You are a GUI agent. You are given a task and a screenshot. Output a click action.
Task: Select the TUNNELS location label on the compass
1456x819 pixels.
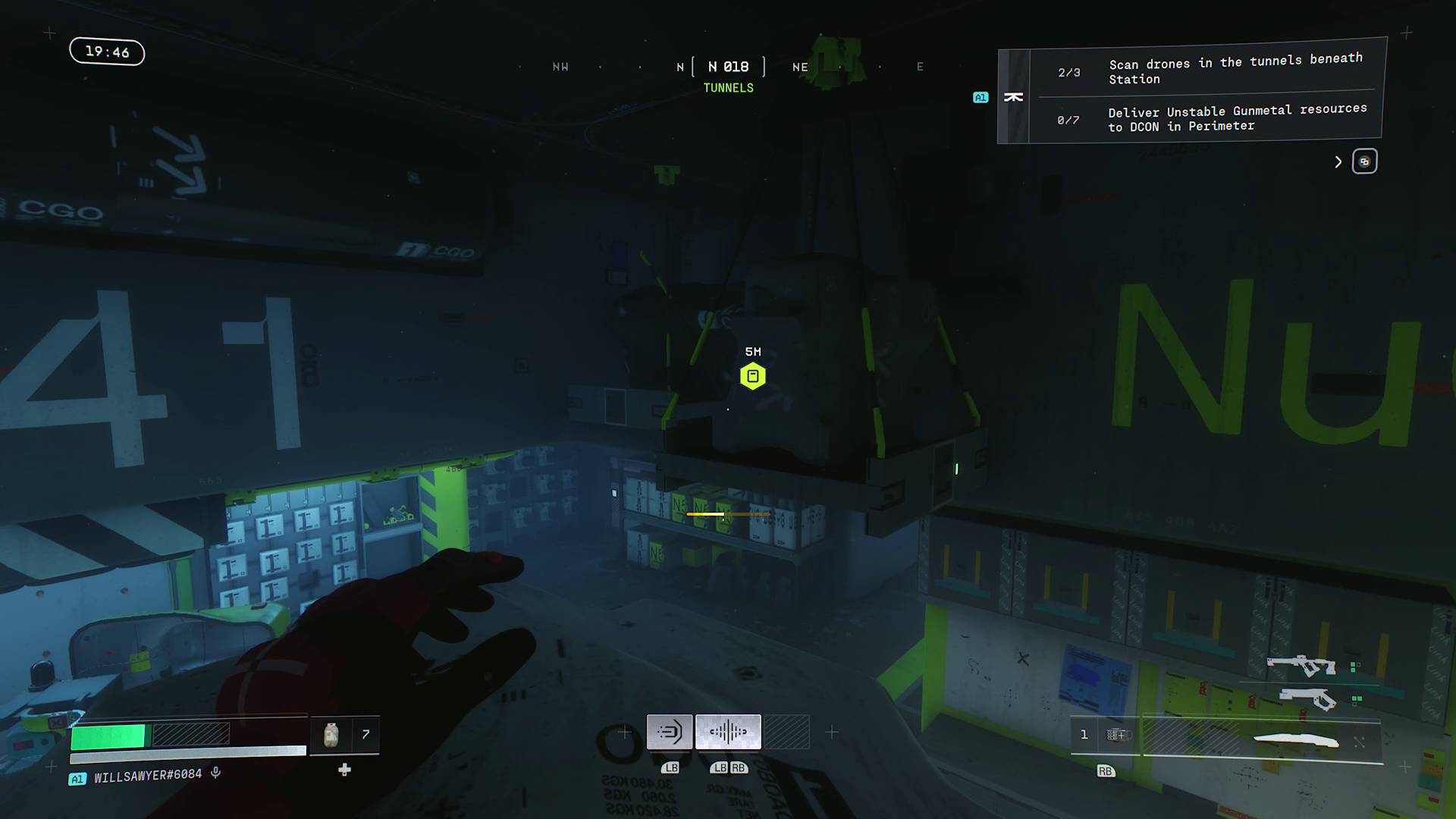point(728,87)
